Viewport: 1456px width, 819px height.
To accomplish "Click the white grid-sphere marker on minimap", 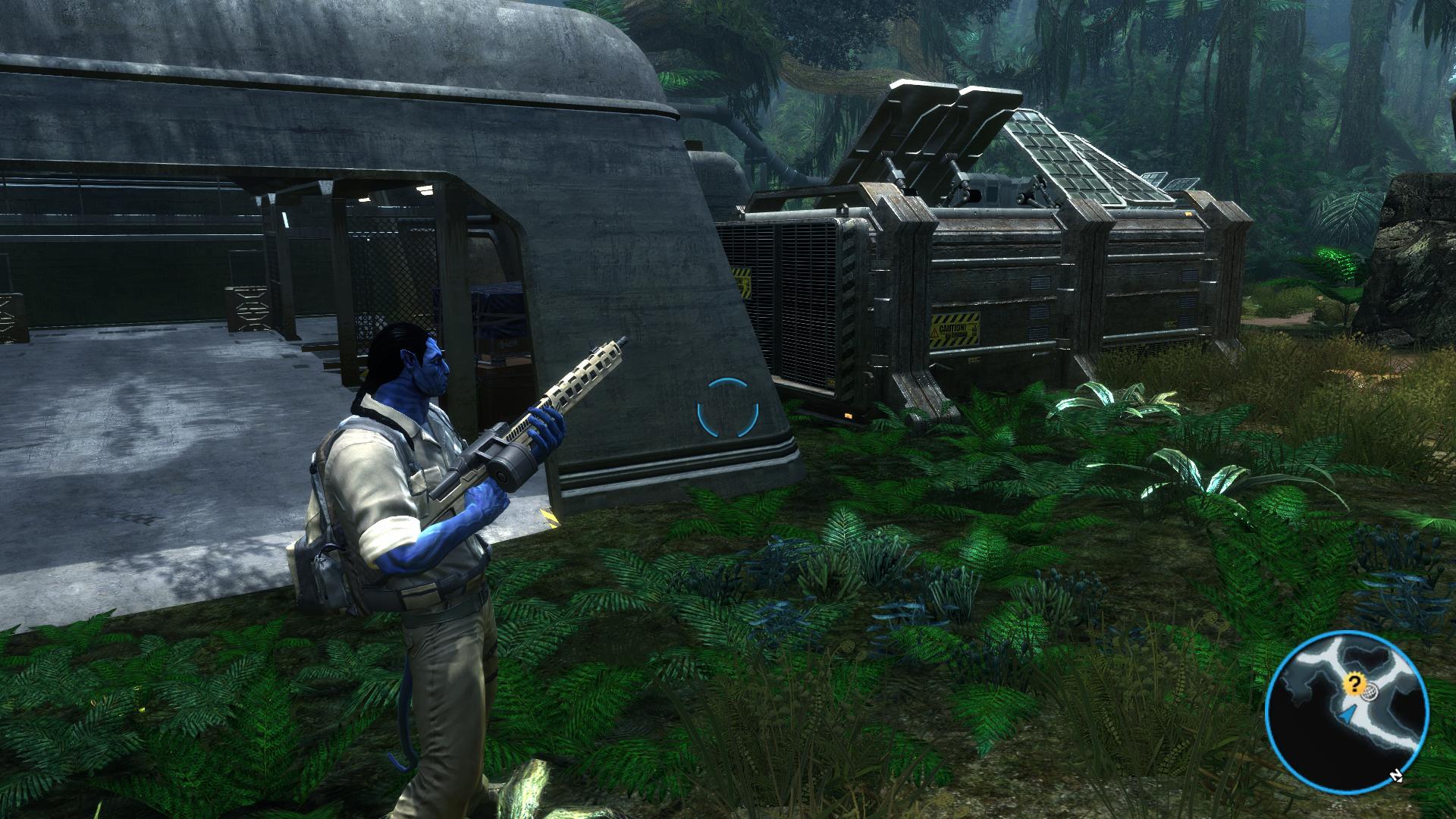I will click(x=1369, y=692).
